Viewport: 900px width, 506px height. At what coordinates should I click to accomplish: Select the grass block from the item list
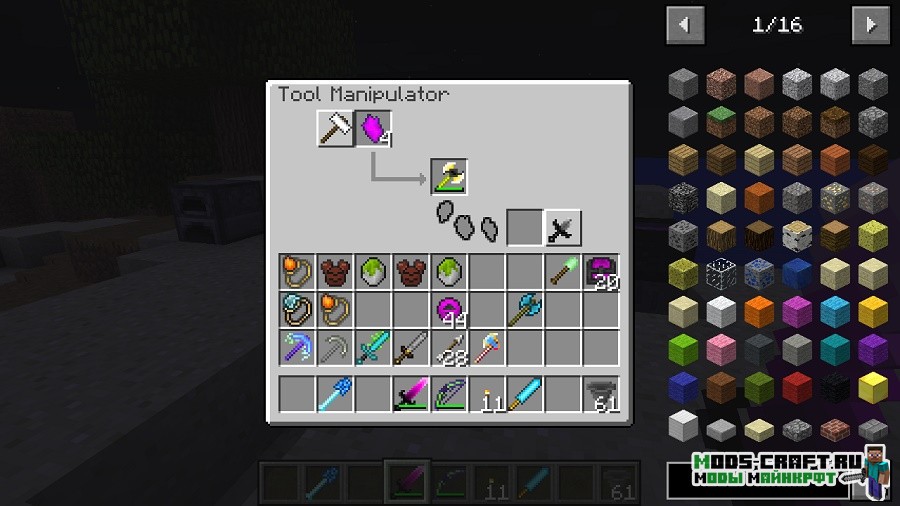click(x=721, y=122)
